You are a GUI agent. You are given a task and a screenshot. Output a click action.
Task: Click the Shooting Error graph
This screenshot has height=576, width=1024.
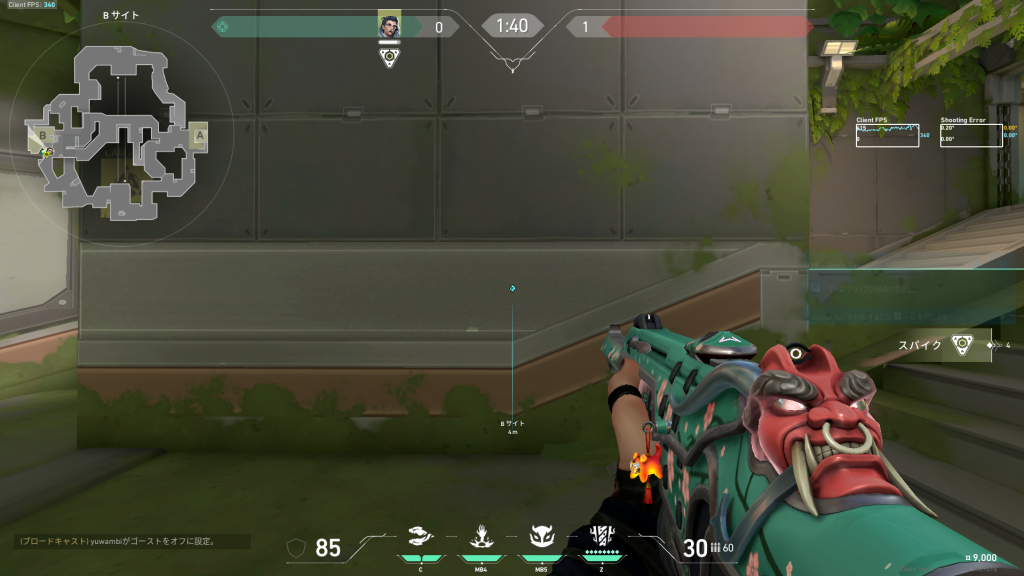tap(971, 136)
